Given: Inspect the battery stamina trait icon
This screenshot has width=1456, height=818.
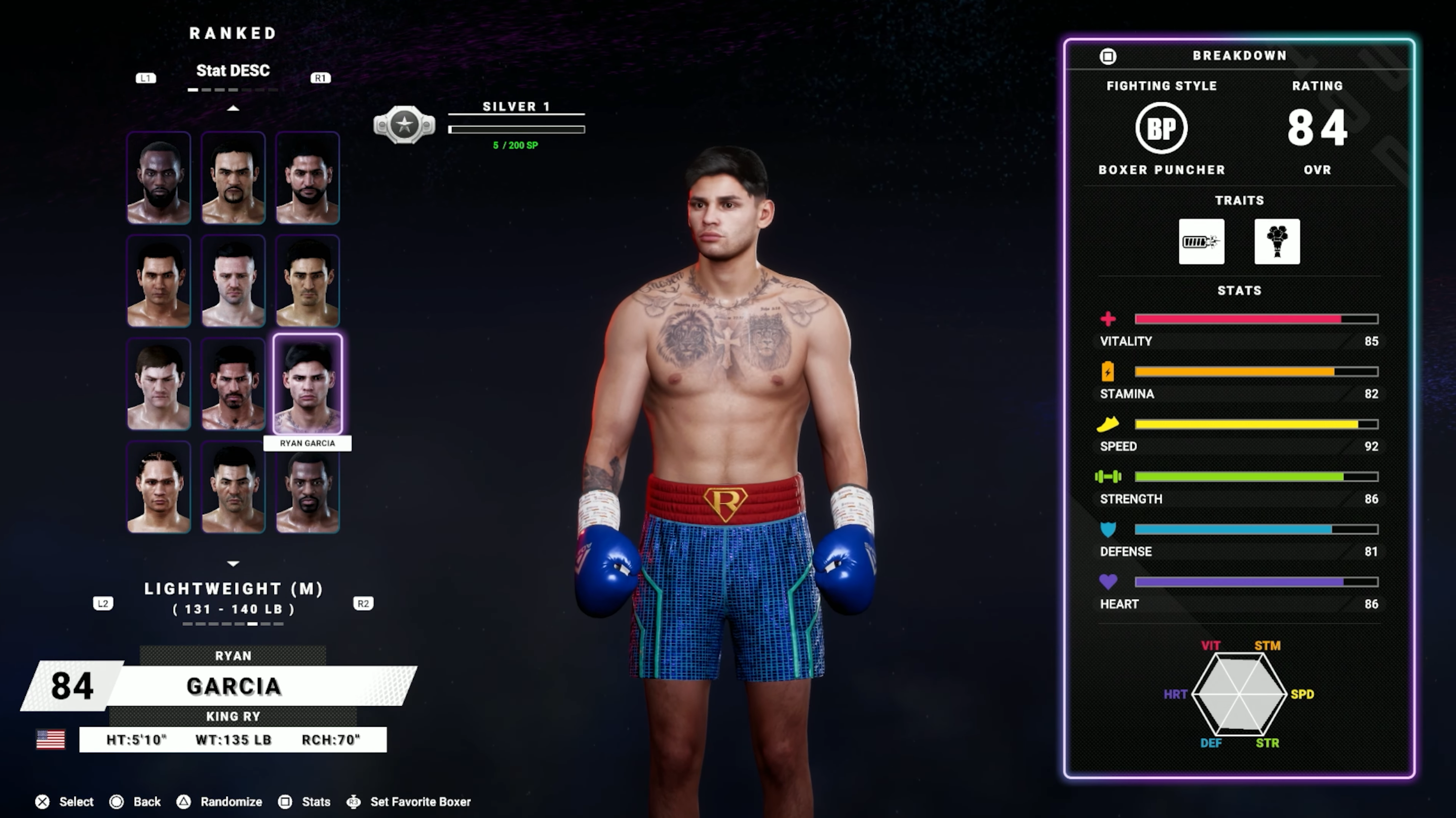Looking at the screenshot, I should coord(1201,241).
